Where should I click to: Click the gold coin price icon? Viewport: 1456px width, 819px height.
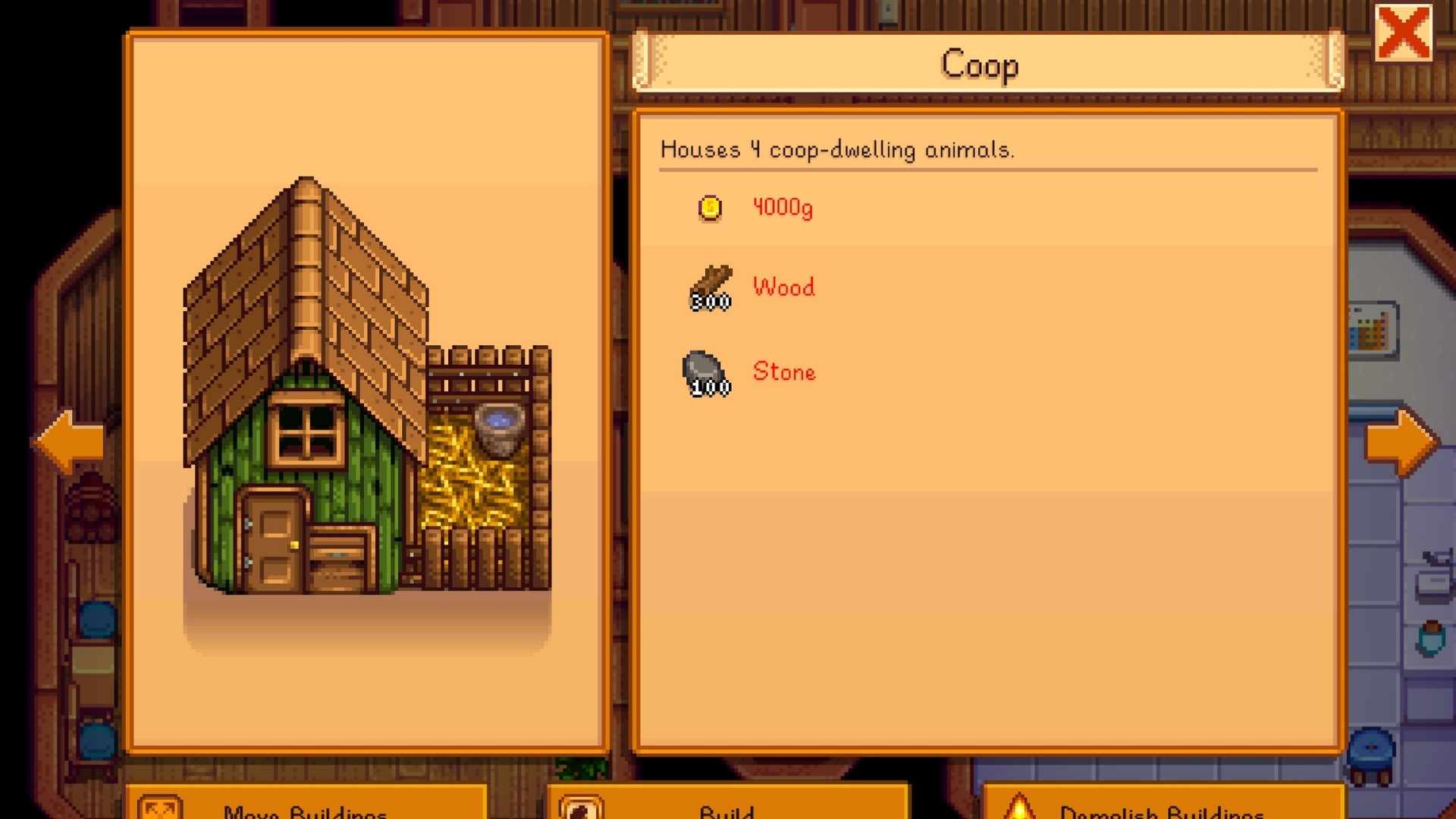point(708,209)
